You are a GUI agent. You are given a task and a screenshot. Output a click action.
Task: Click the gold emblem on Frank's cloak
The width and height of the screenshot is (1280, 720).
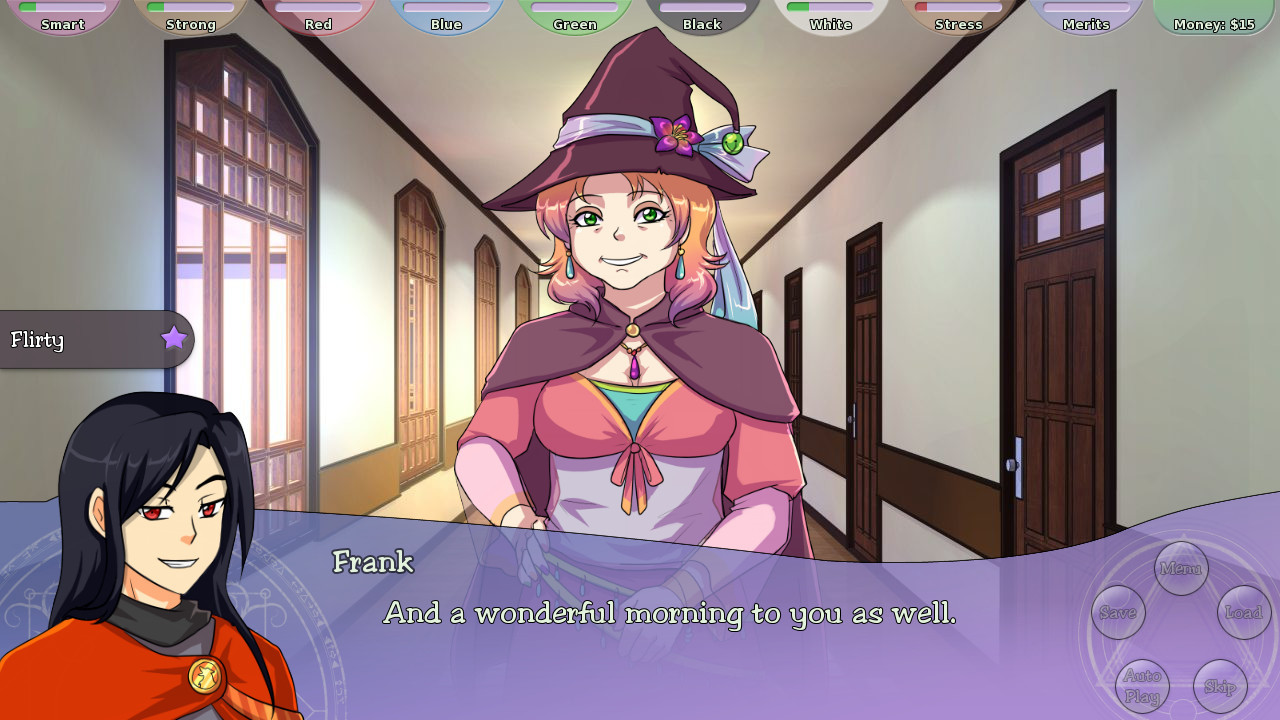[205, 677]
